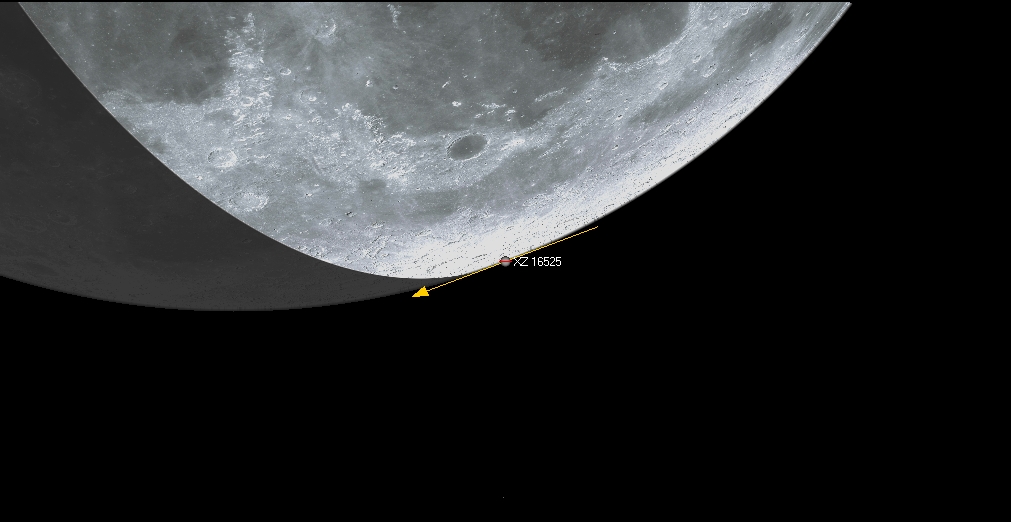This screenshot has width=1011, height=522.
Task: Select the XZ 16525 star marker
Action: (505, 261)
